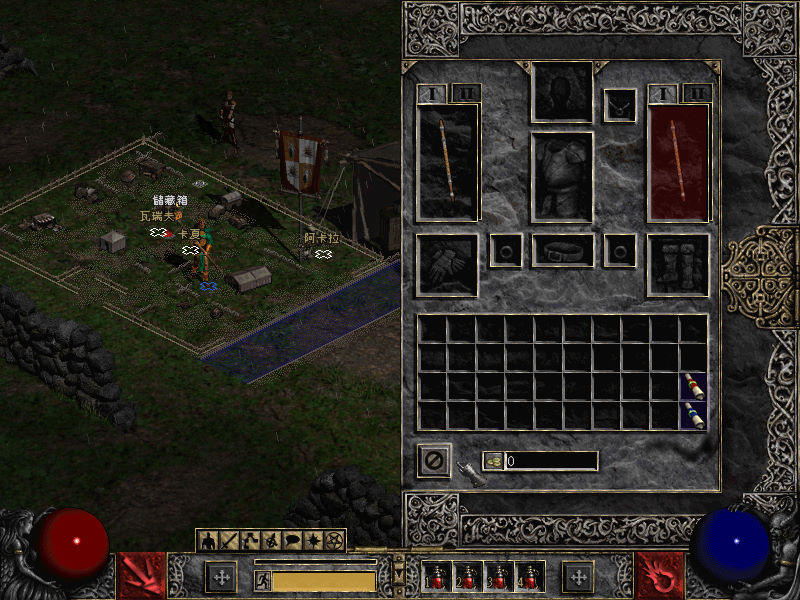The height and width of the screenshot is (600, 800).
Task: Click the empty body armor slot
Action: tap(562, 176)
